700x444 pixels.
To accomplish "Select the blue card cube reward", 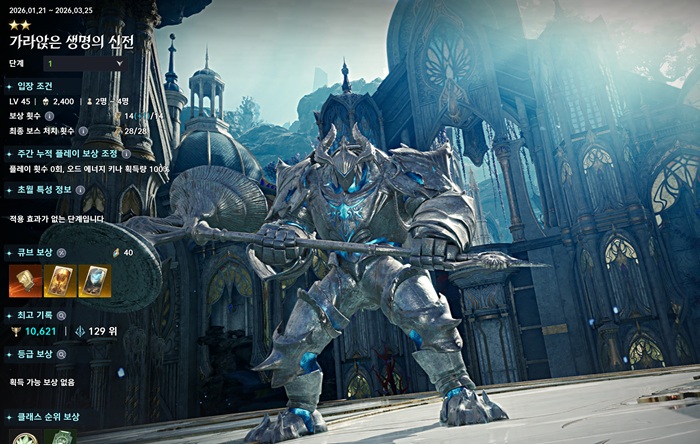I will 94,282.
